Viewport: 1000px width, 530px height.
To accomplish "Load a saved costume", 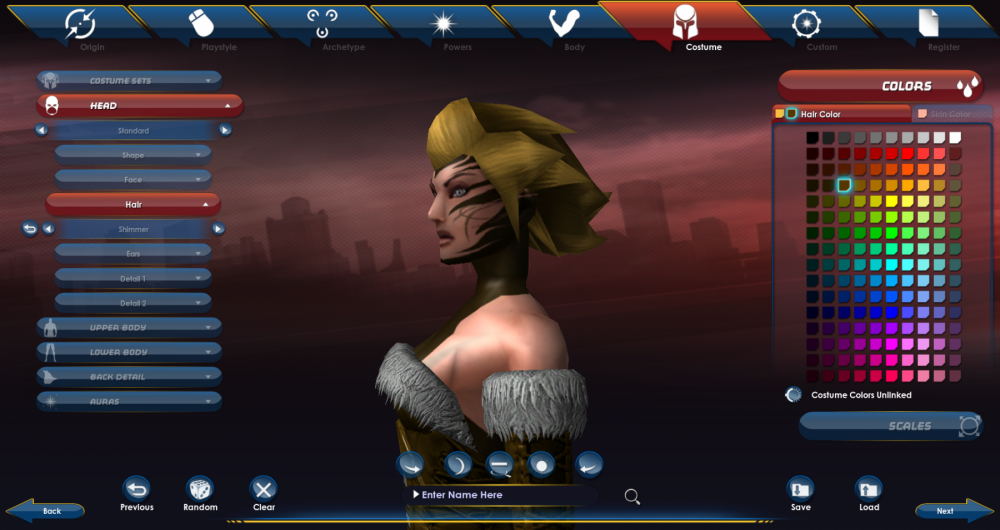I will click(869, 489).
